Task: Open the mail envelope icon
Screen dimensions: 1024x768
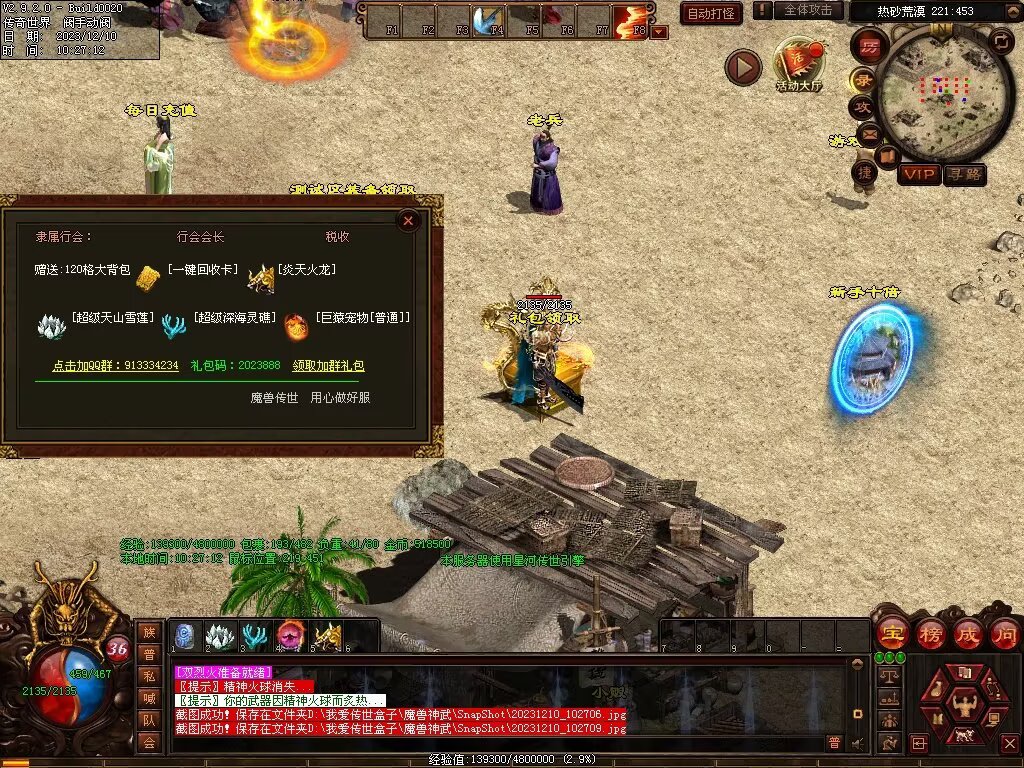Action: click(x=868, y=132)
